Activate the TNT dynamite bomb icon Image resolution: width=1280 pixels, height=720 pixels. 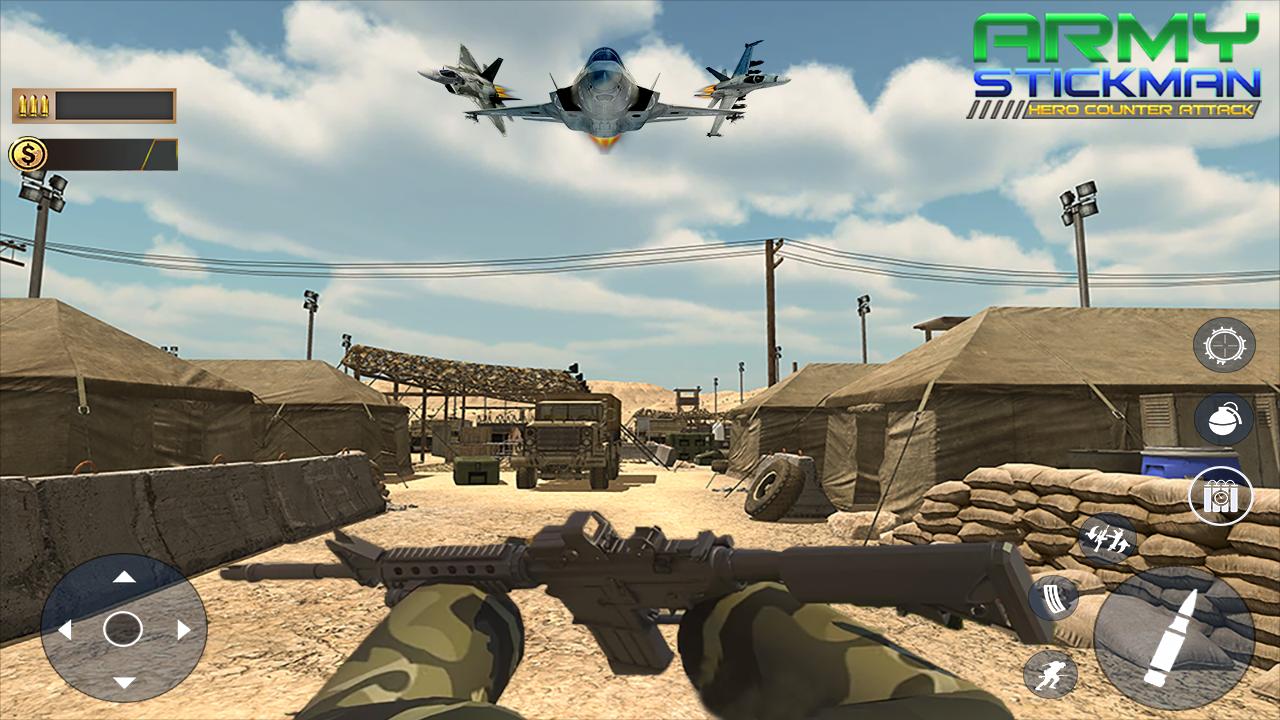click(x=1222, y=493)
